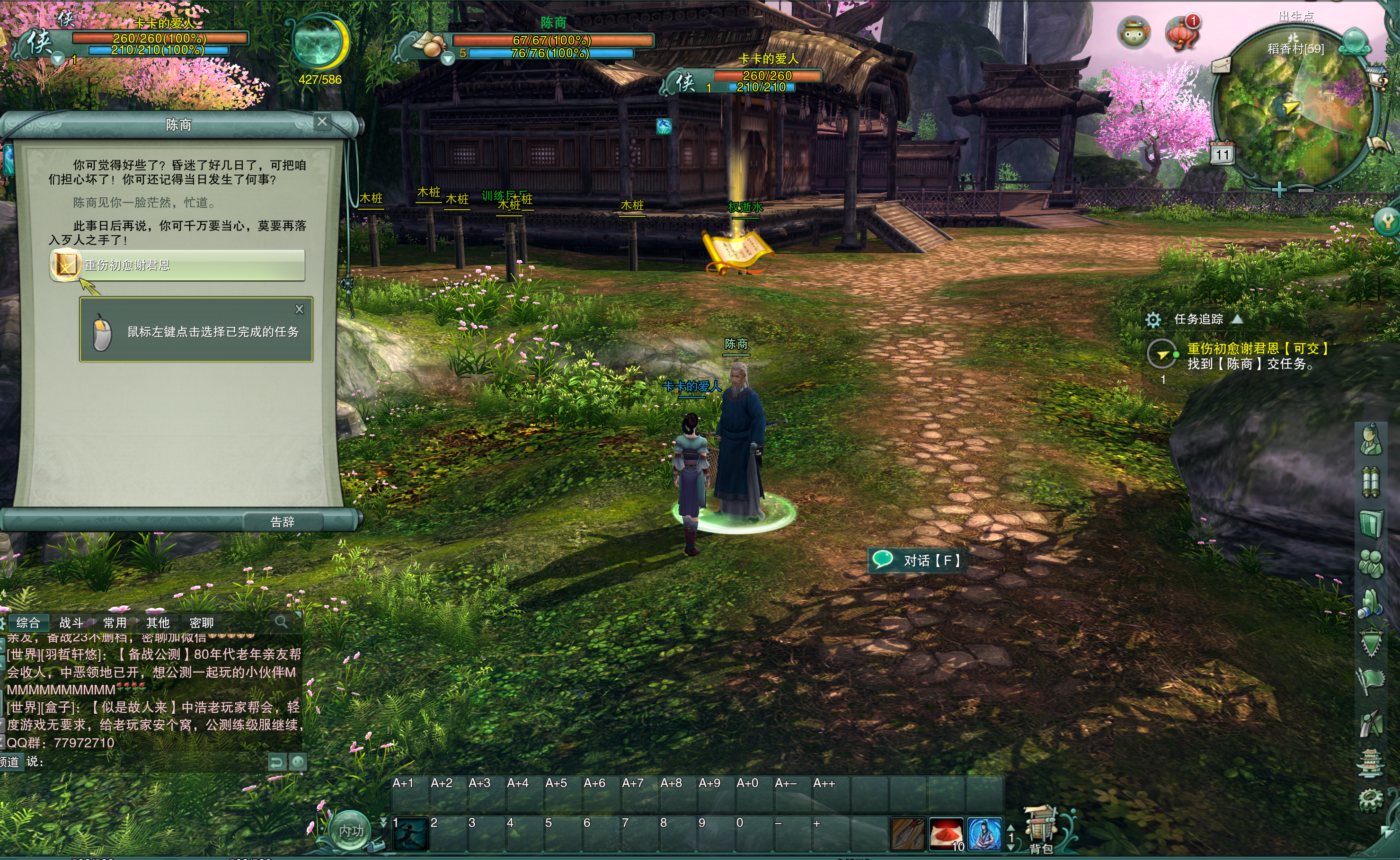This screenshot has height=860, width=1400.
Task: Open the 任务追踪 tracker settings gear
Action: 1152,319
